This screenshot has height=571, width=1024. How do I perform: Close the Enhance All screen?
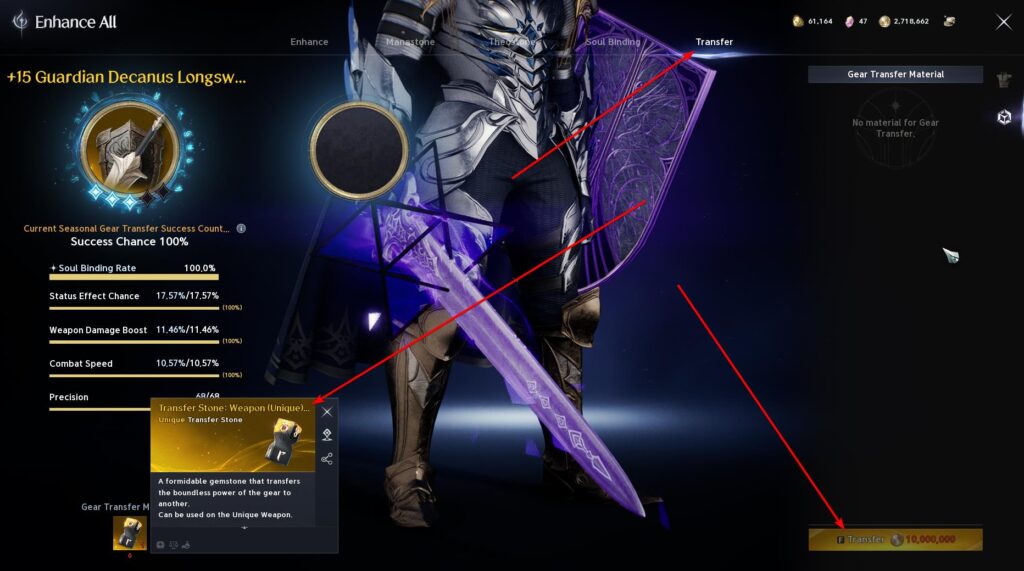(1003, 22)
